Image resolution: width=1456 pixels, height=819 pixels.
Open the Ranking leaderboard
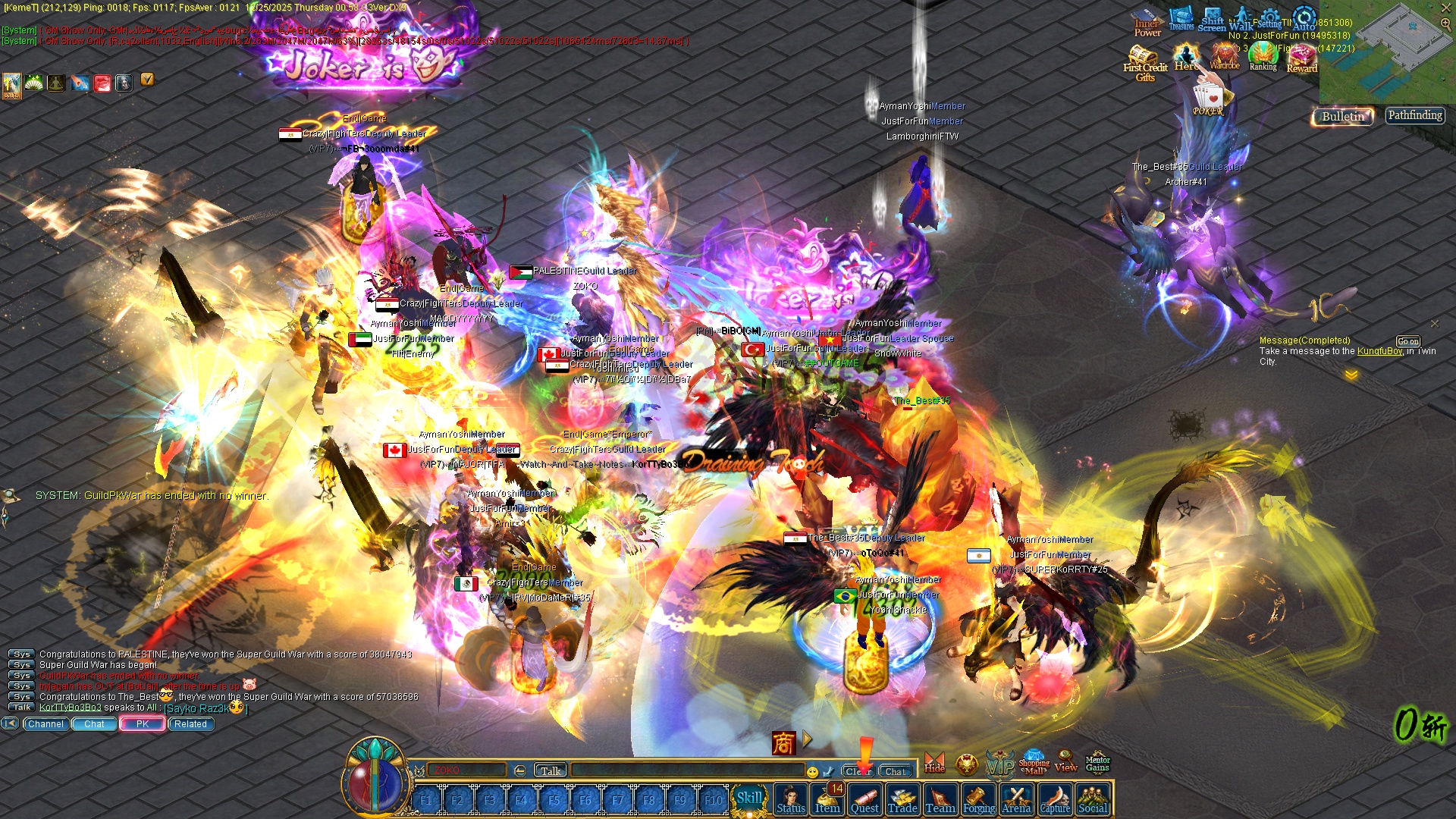tap(1263, 56)
